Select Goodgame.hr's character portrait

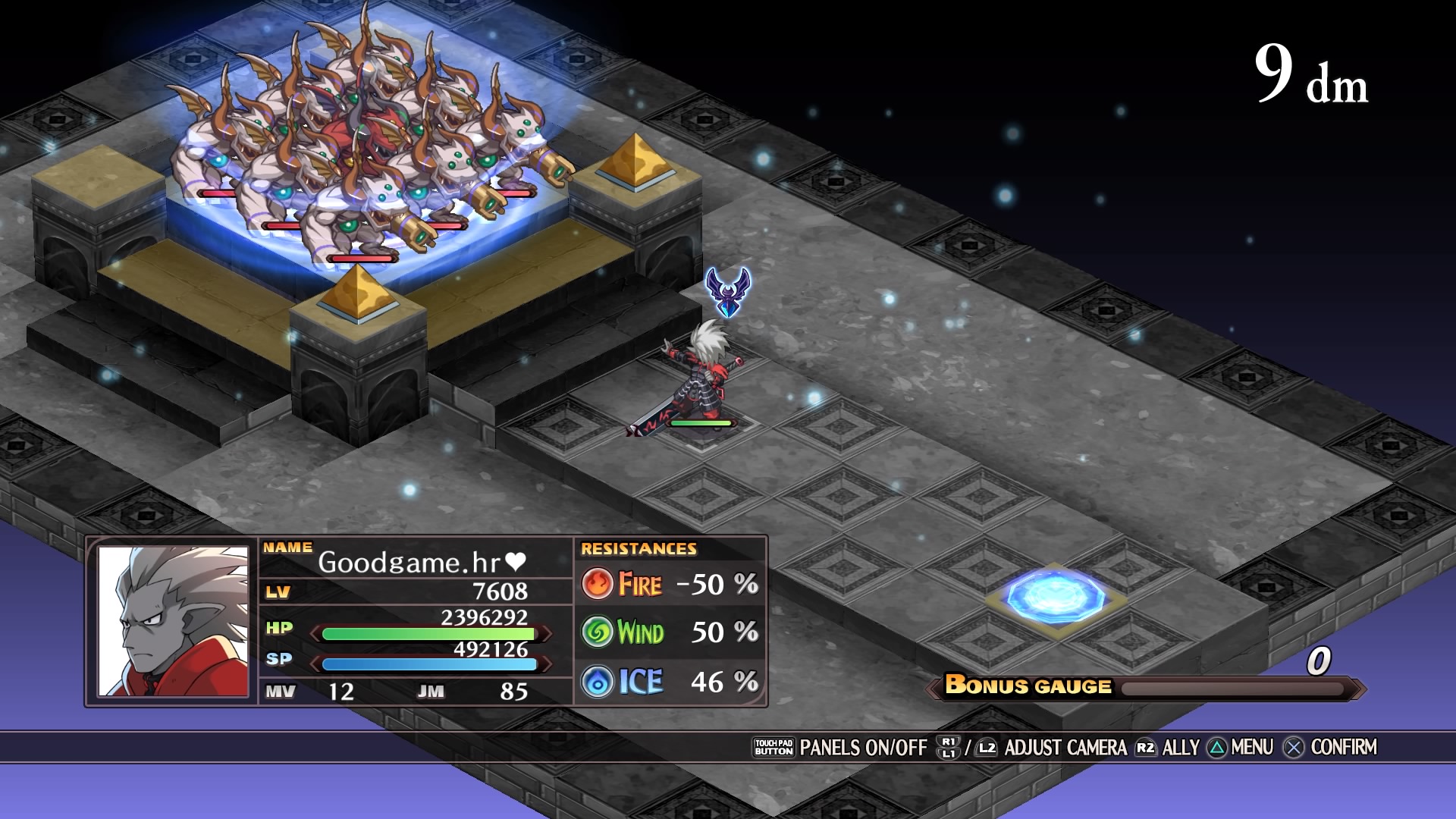point(173,621)
